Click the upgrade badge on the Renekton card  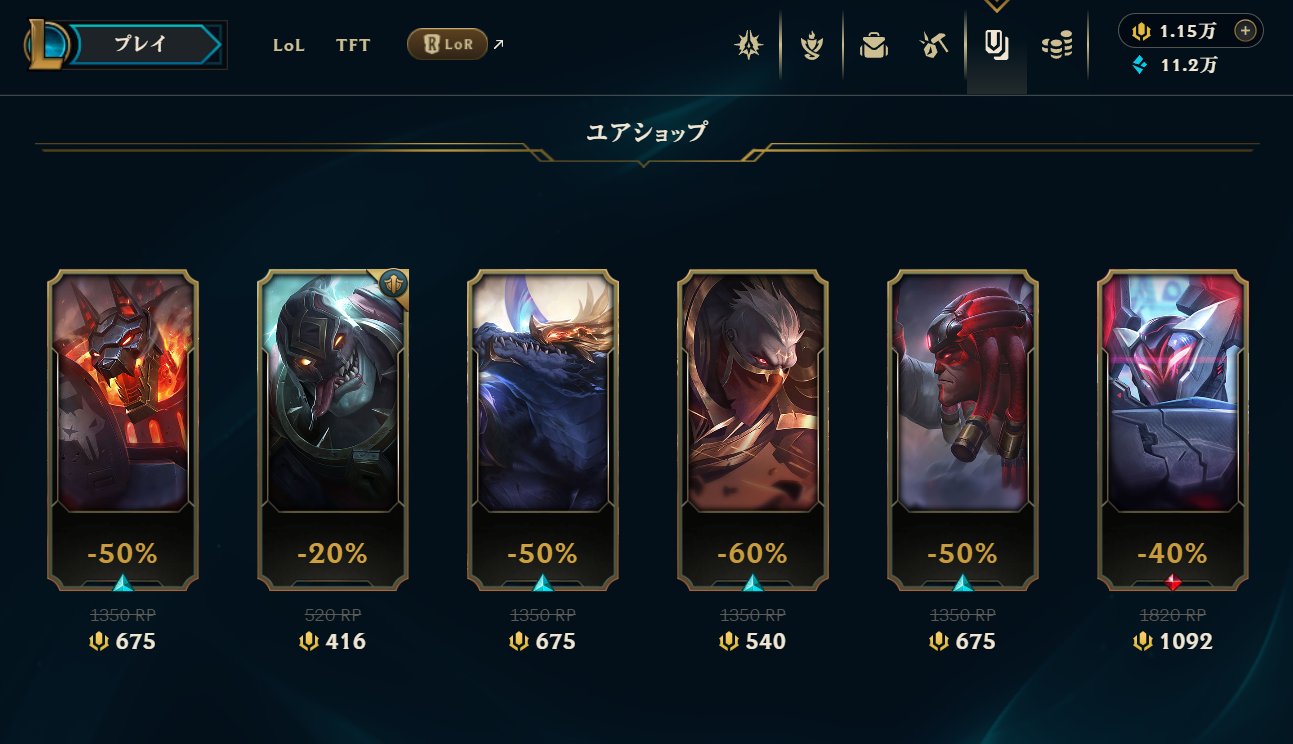click(x=392, y=284)
